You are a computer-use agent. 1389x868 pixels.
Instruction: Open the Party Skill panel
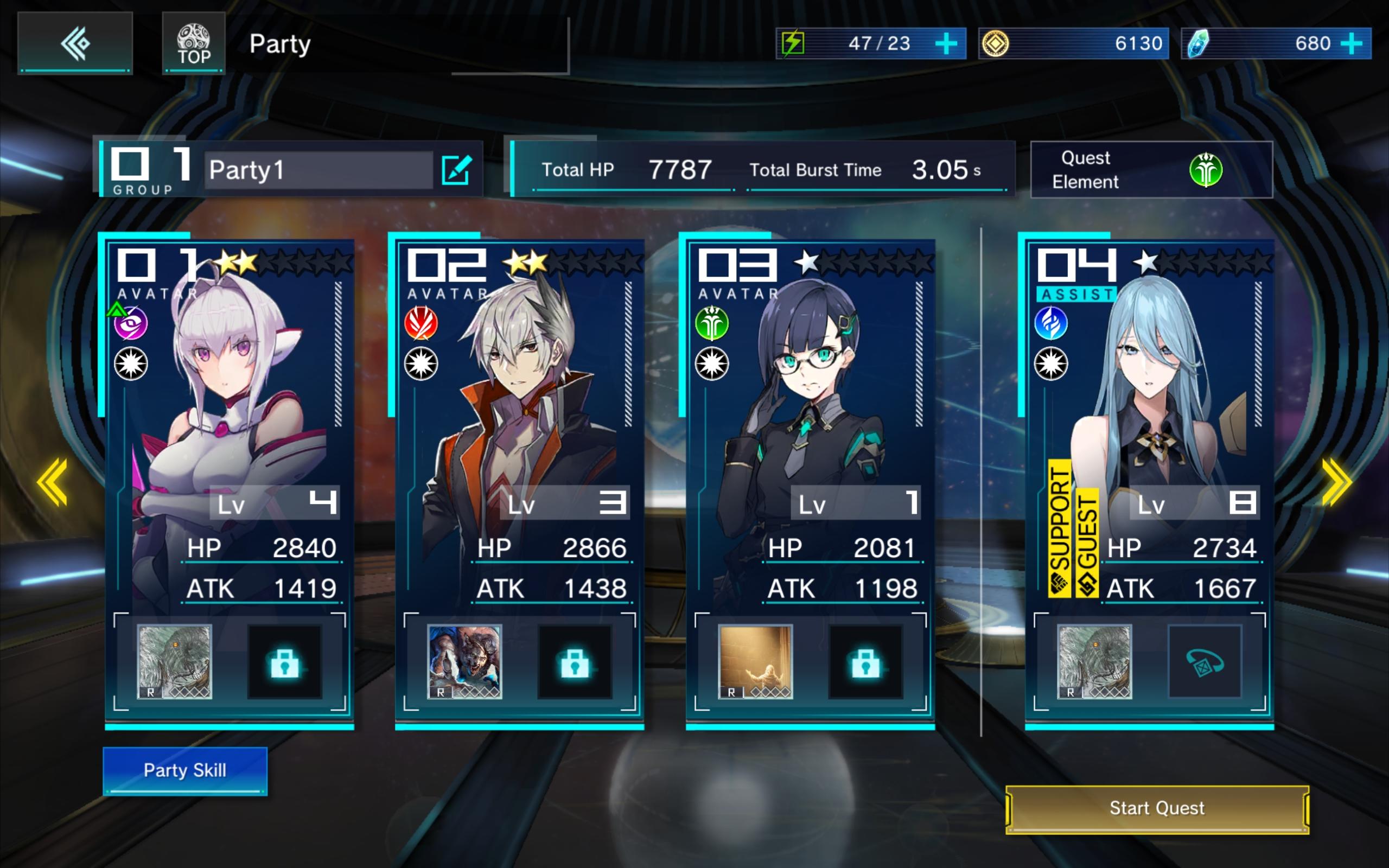[x=185, y=770]
